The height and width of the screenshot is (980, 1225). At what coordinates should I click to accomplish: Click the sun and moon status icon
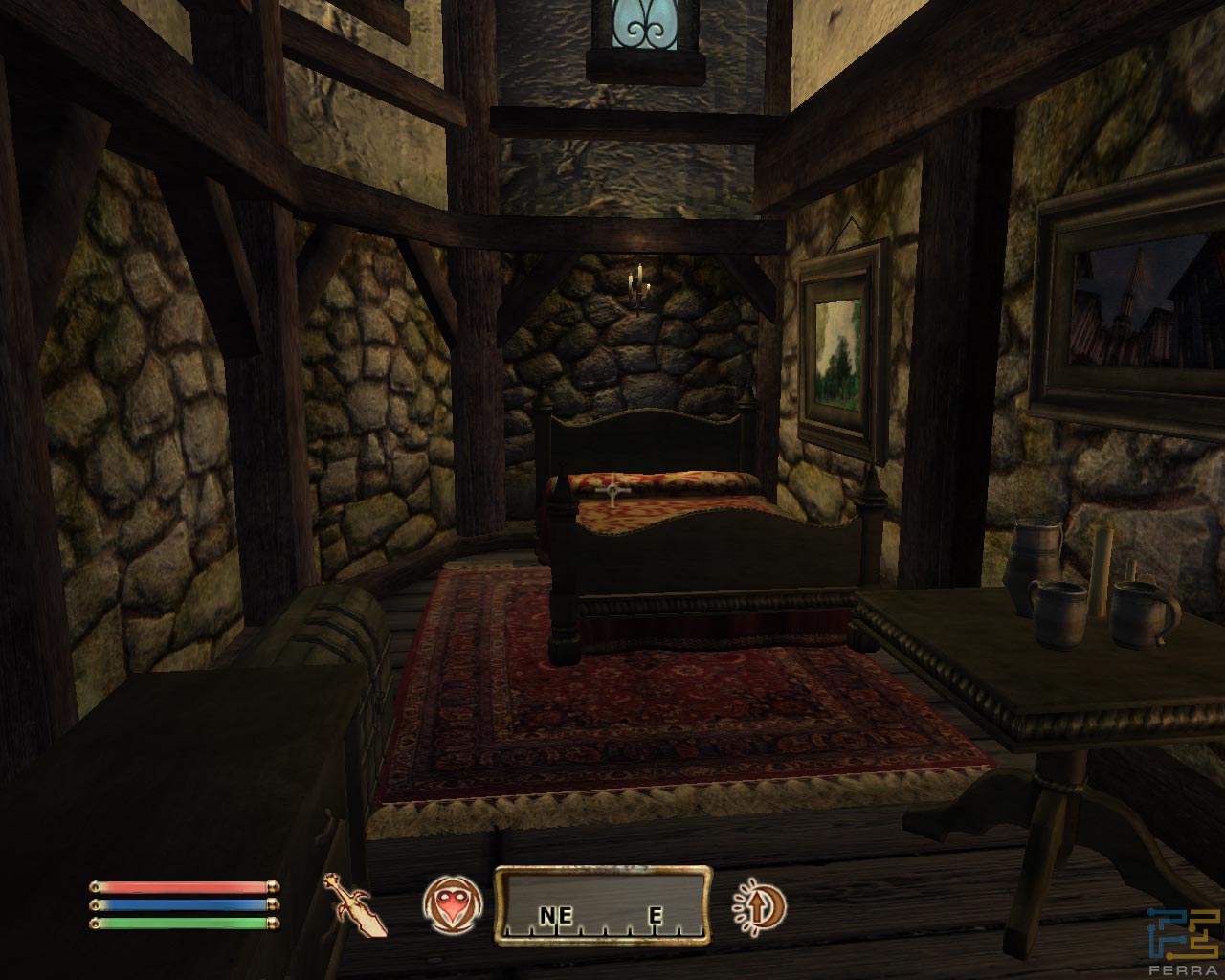coord(759,904)
